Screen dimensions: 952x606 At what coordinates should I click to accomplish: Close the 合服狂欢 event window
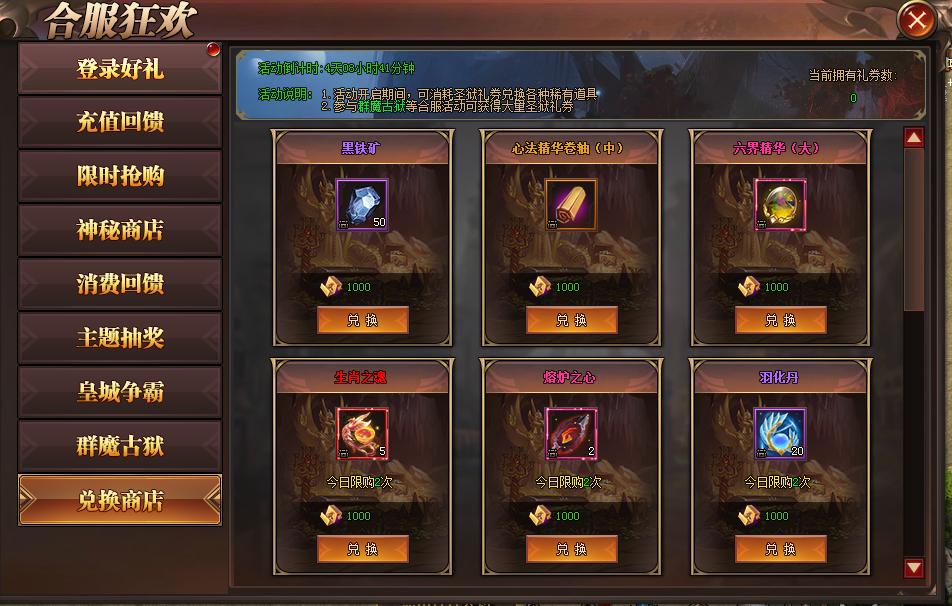coord(916,19)
